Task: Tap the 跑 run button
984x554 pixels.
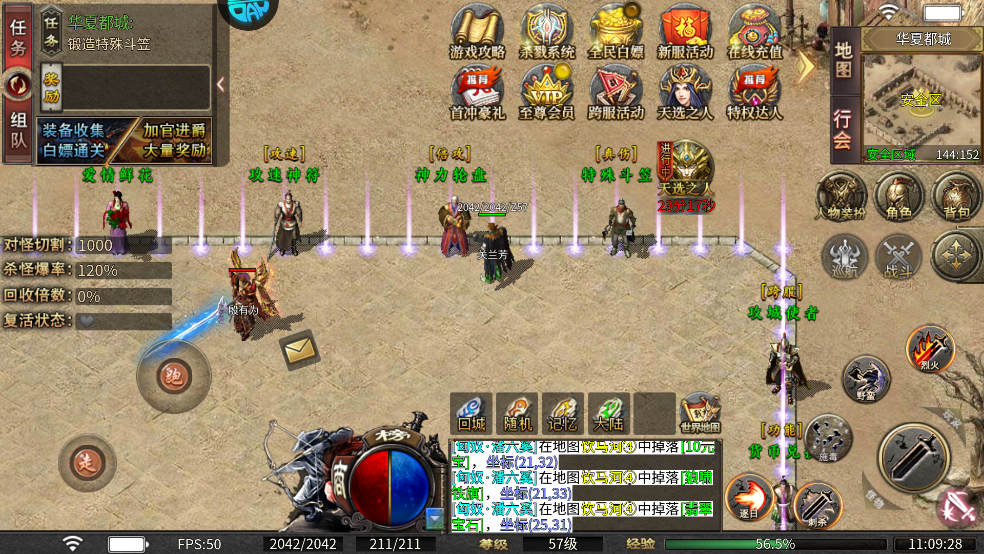Action: pyautogui.click(x=174, y=375)
